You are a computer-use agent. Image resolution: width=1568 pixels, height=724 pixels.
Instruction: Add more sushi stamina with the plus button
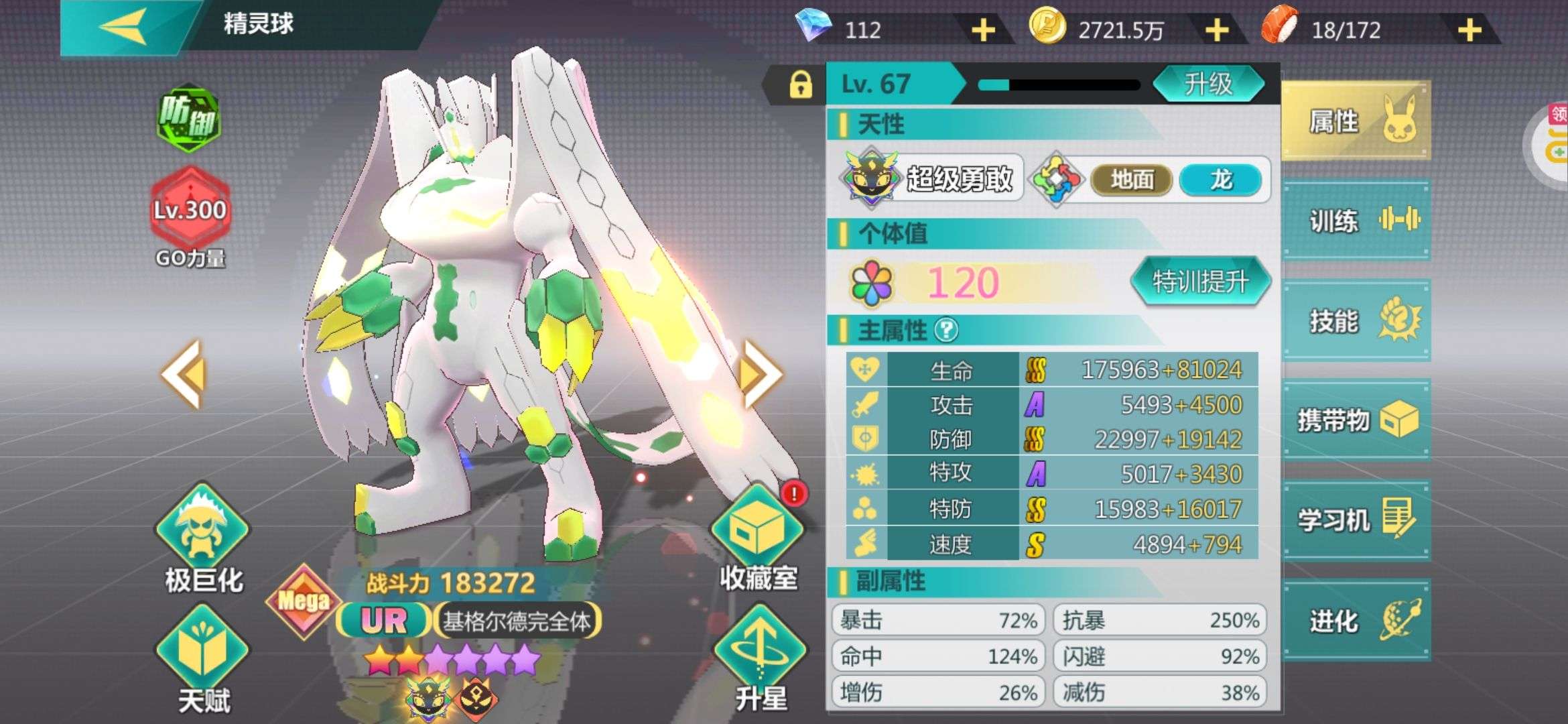pyautogui.click(x=1469, y=30)
